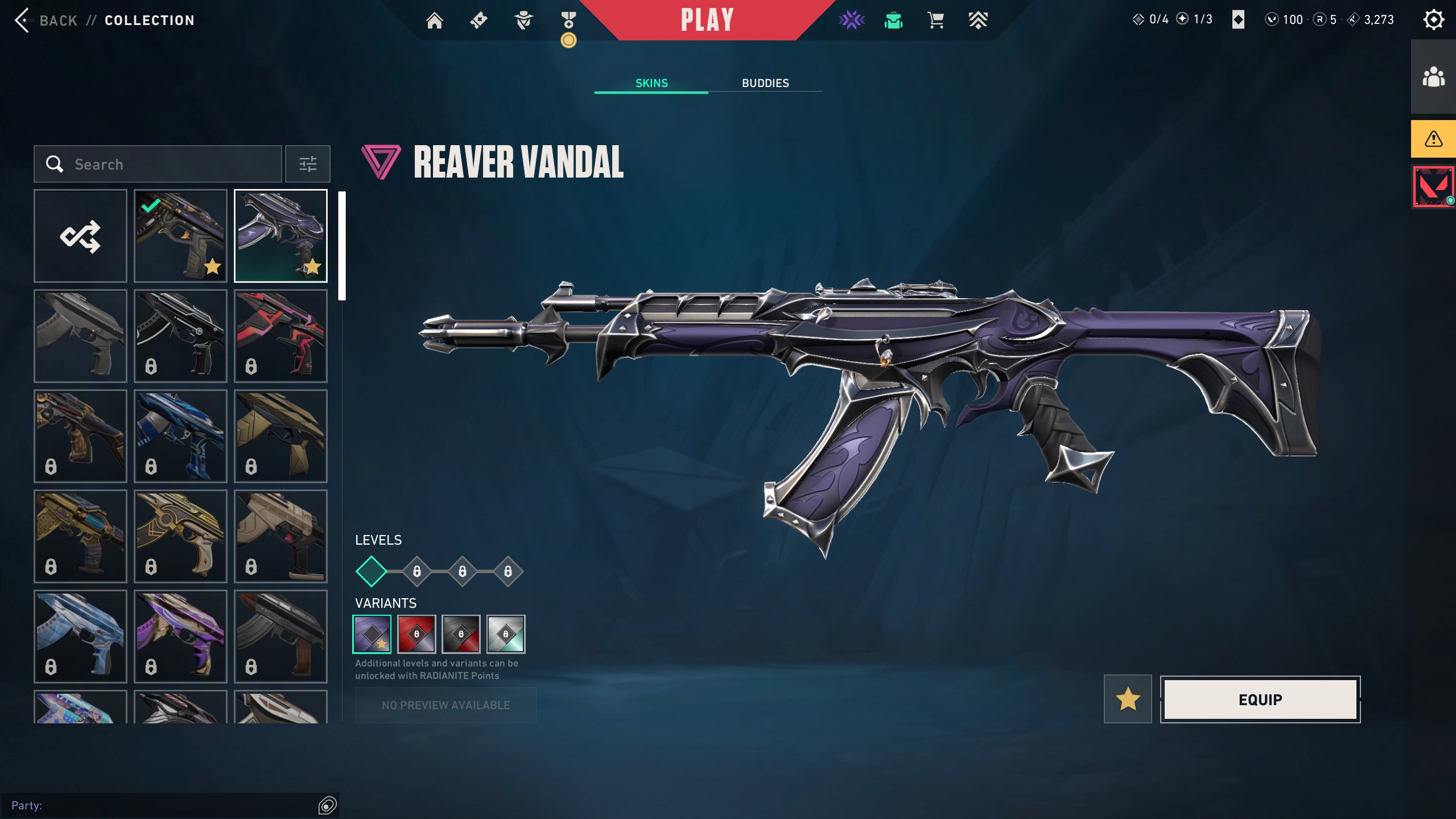Open the social friends panel
The image size is (1456, 819).
coord(1433,77)
